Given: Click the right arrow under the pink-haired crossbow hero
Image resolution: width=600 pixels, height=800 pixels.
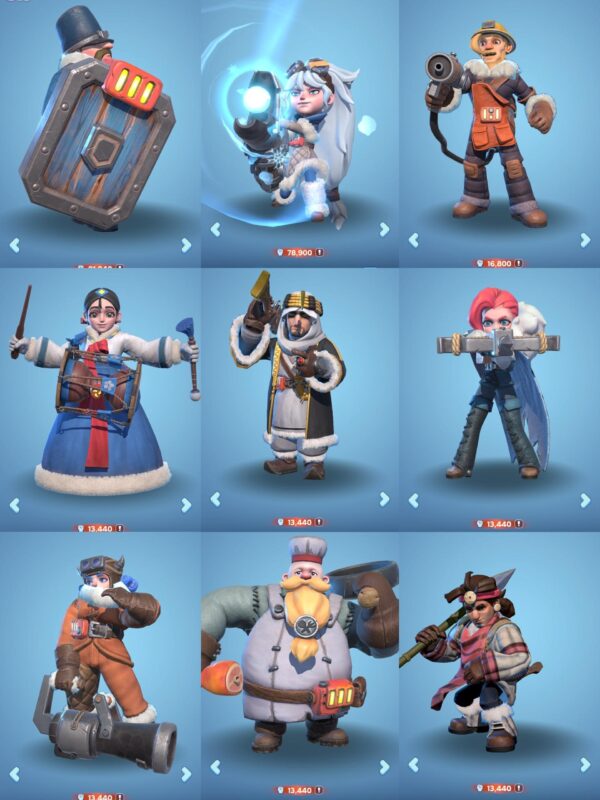Looking at the screenshot, I should pyautogui.click(x=585, y=499).
